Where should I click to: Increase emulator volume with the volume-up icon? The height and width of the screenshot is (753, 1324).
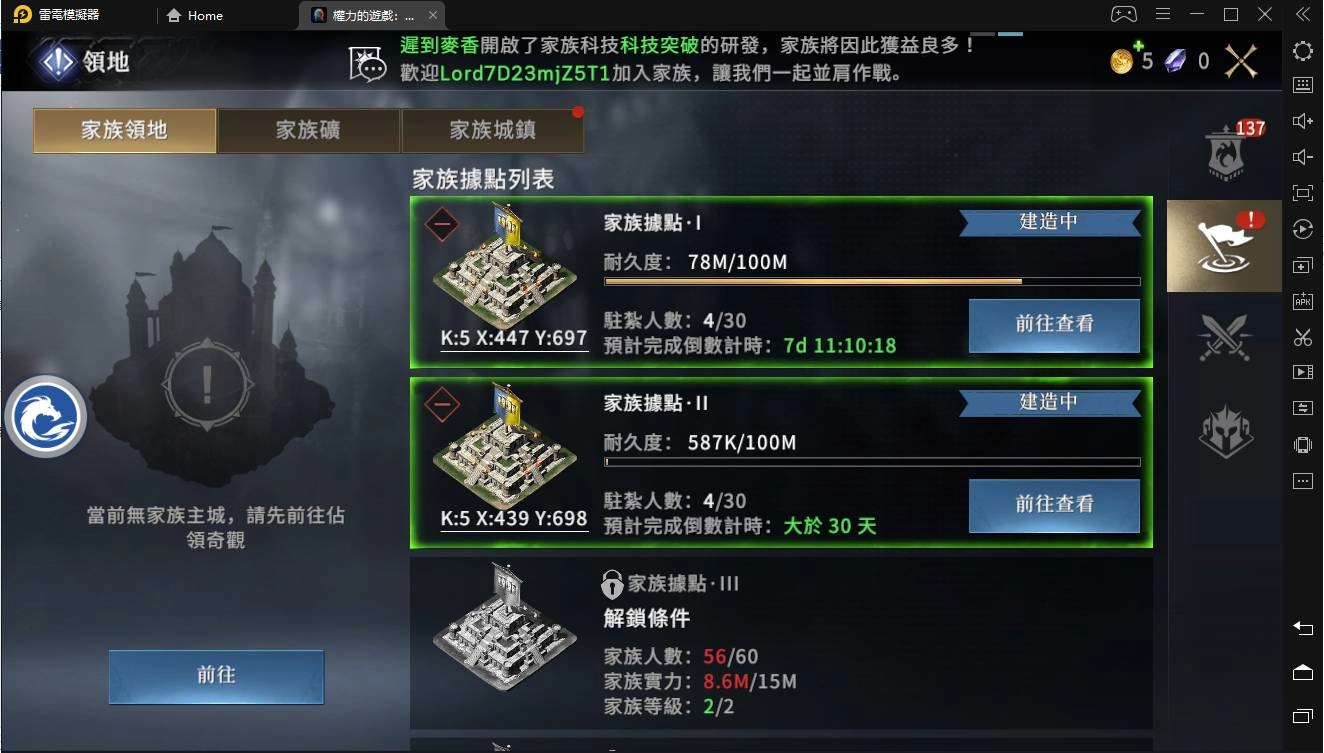(x=1302, y=120)
